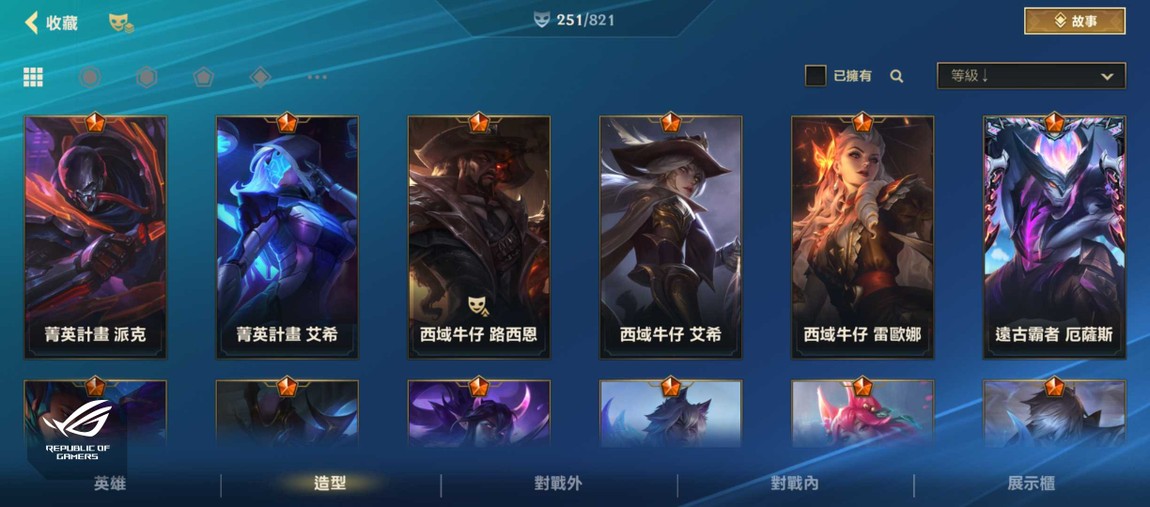Select the diamond-shaped rarity filter icon
The width and height of the screenshot is (1150, 507).
260,77
